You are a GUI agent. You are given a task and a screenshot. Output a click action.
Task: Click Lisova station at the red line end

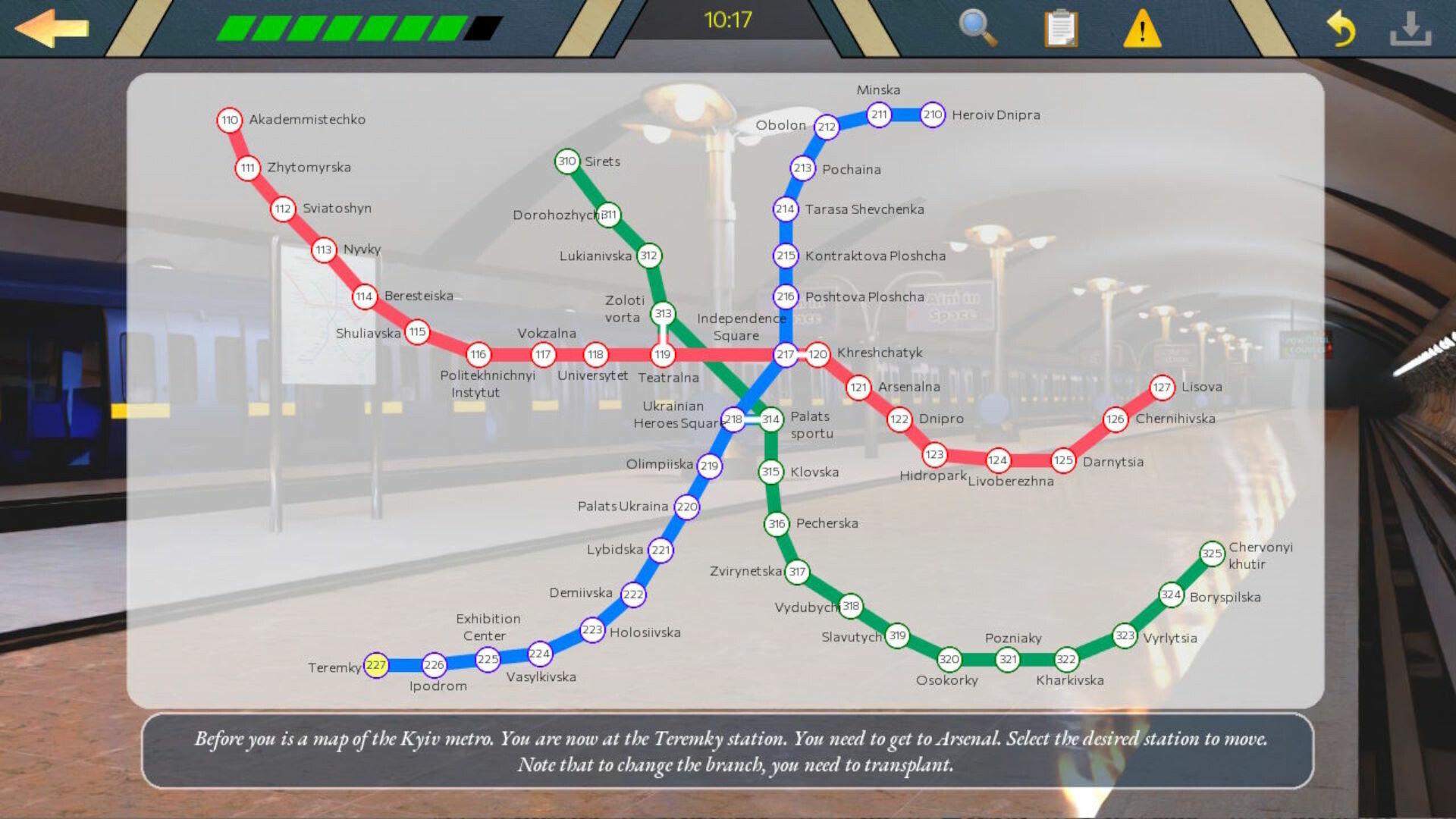(x=1161, y=387)
